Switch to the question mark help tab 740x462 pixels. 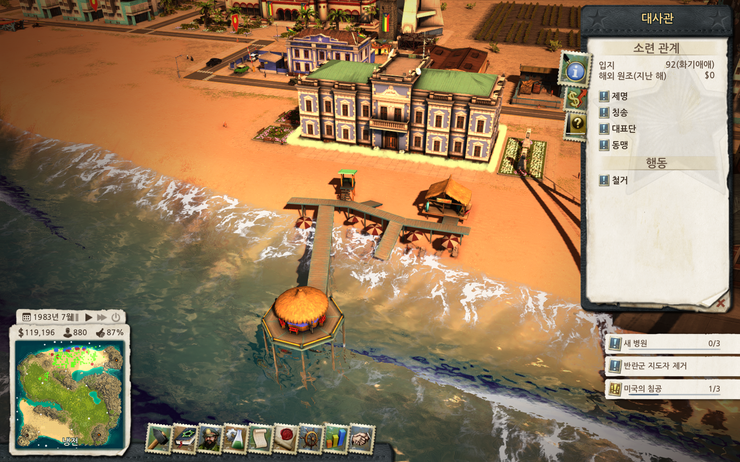click(x=576, y=124)
